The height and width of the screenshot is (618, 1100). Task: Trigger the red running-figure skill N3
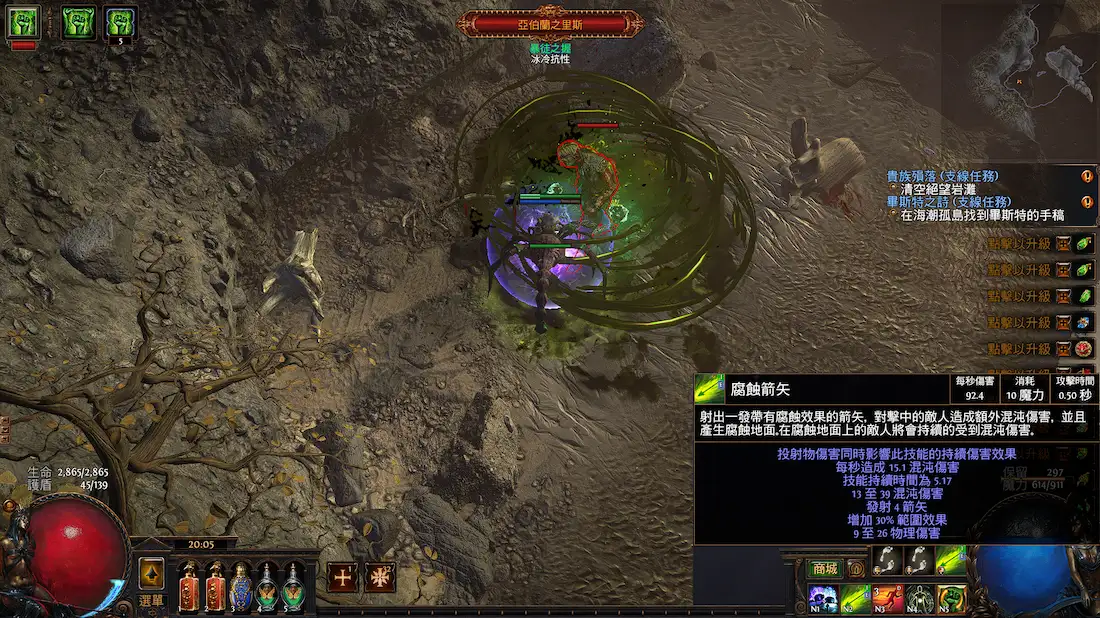point(887,599)
